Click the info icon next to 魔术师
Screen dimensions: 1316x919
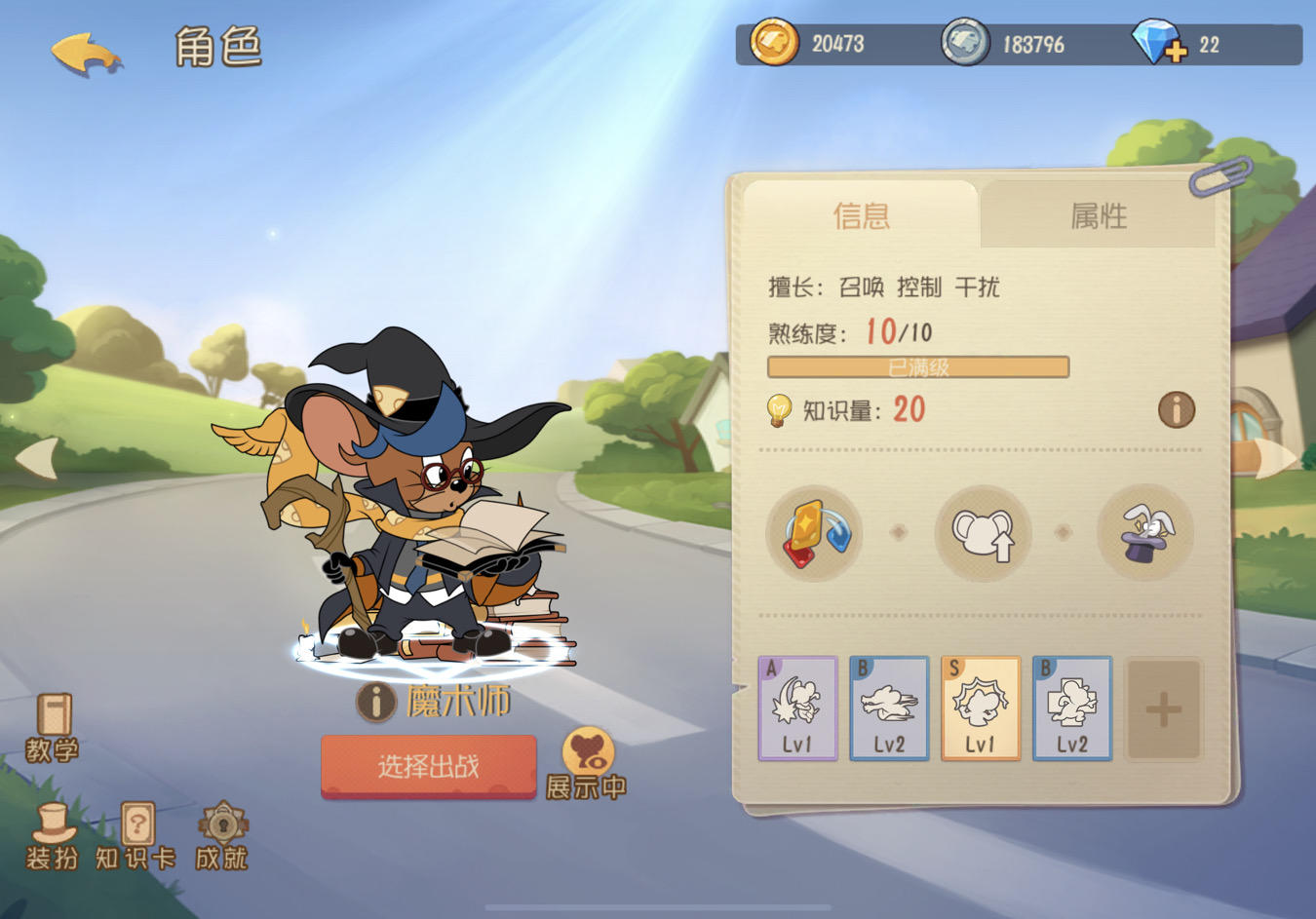[375, 701]
